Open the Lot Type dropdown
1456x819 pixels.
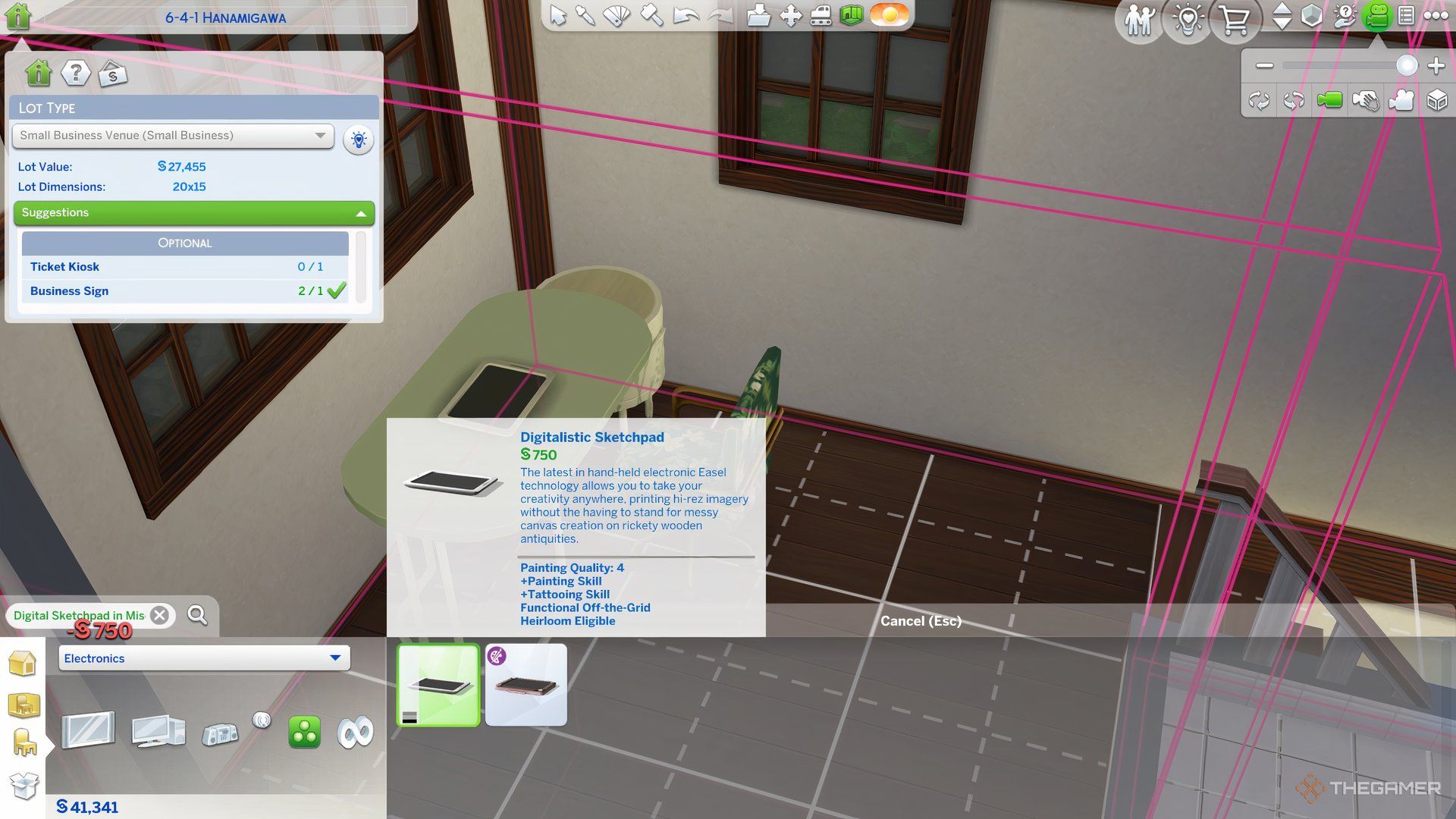[x=173, y=136]
